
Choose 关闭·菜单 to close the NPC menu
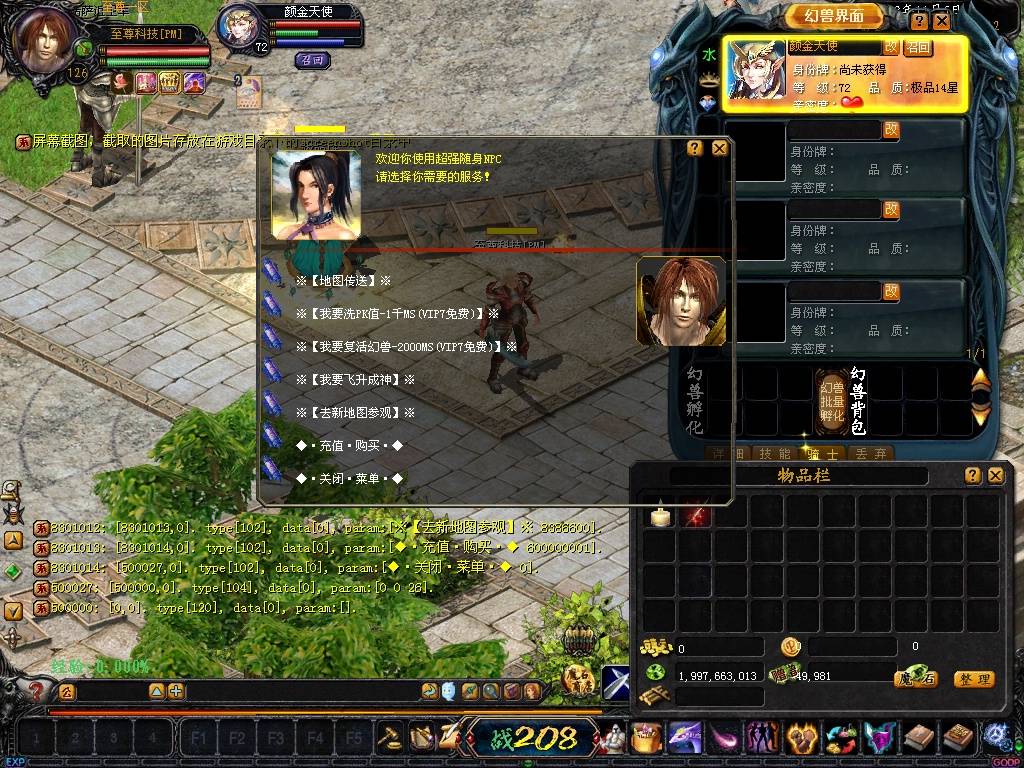point(349,479)
